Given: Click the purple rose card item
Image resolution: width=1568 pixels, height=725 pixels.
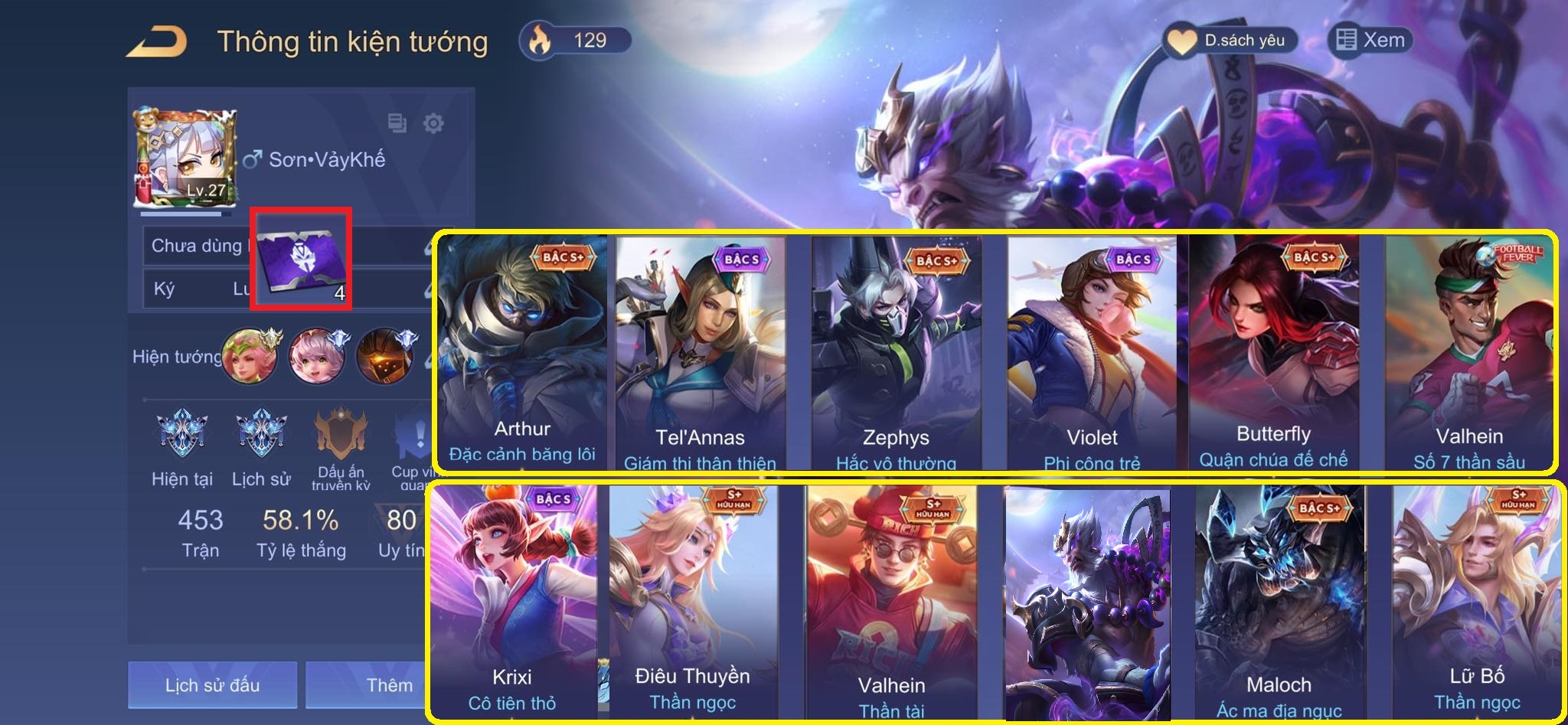Looking at the screenshot, I should (301, 259).
